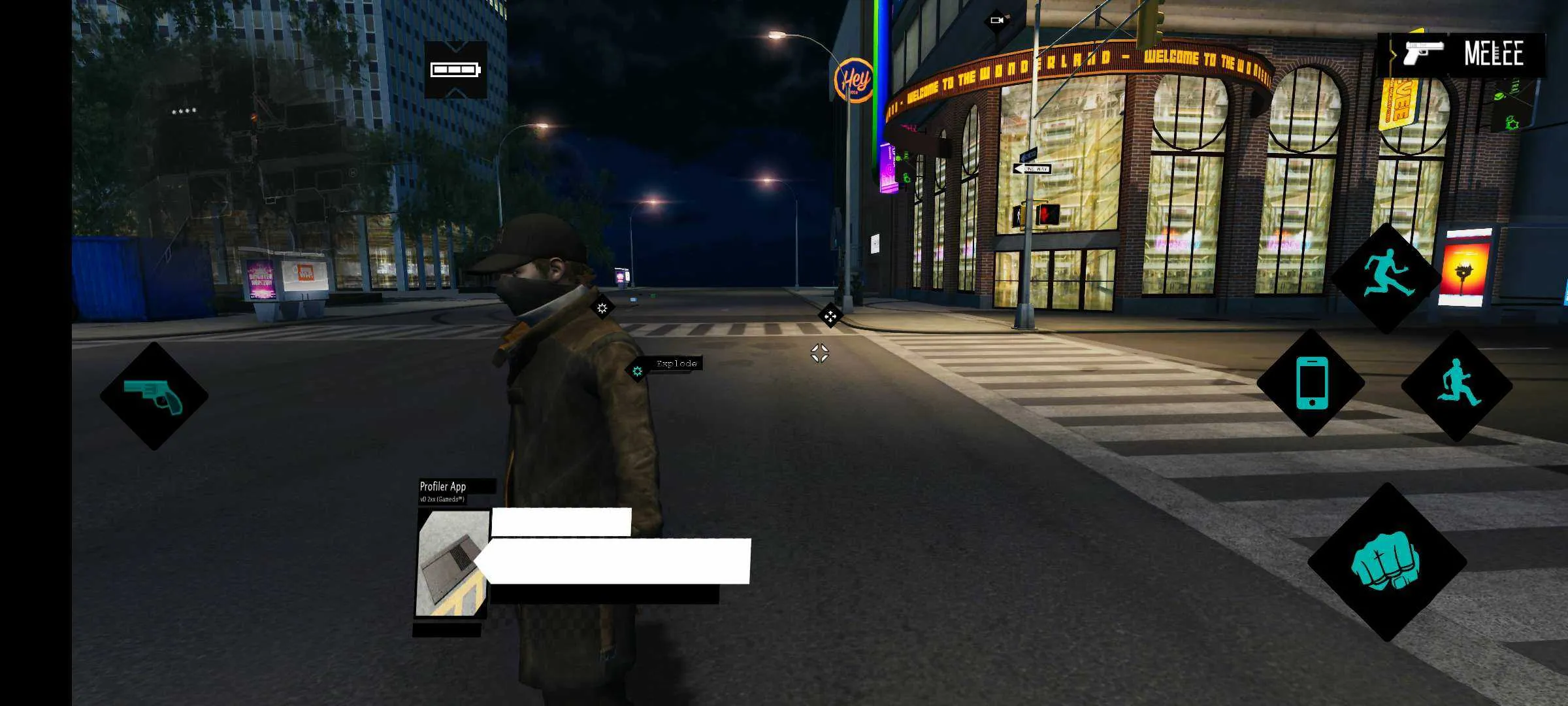
Task: Tap the leaping figure jump button
Action: (1386, 277)
